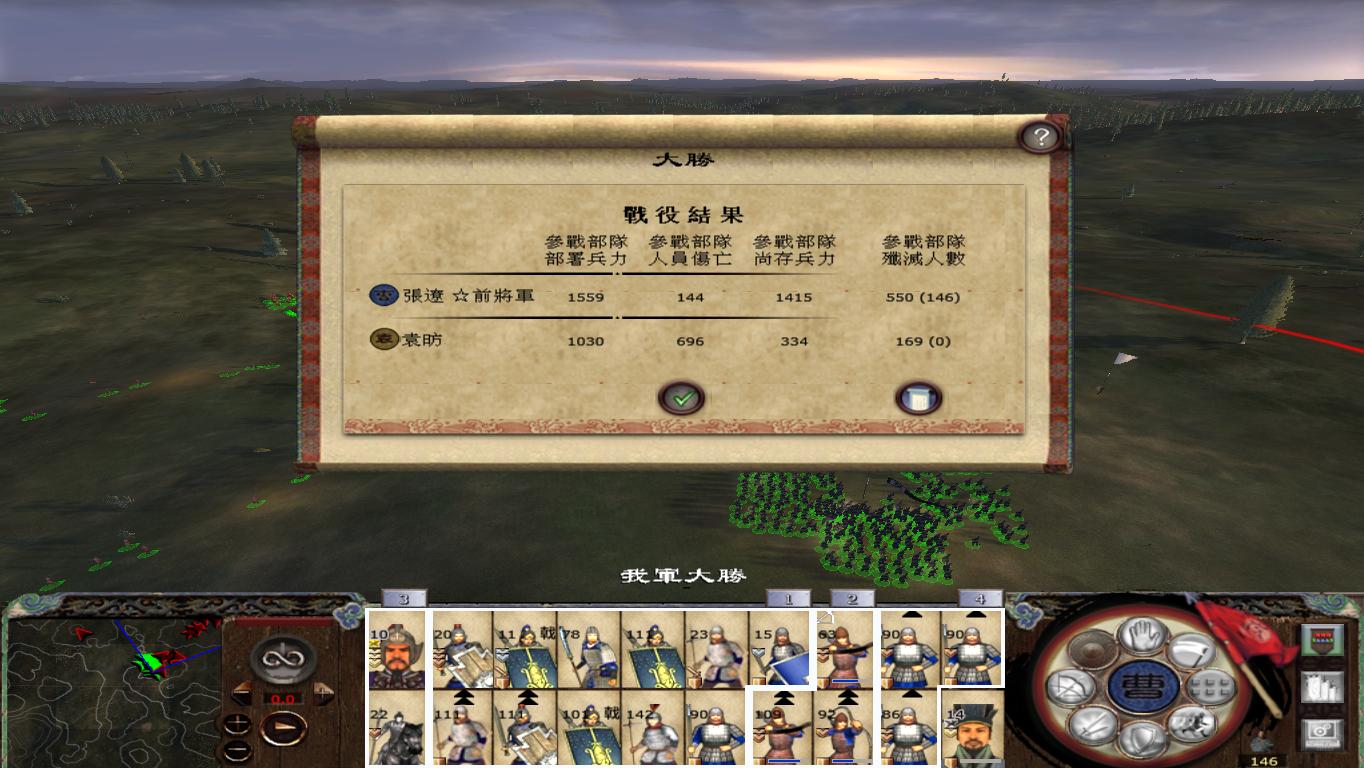Switch to unit group 1 tab
This screenshot has width=1364, height=768.
(x=789, y=597)
